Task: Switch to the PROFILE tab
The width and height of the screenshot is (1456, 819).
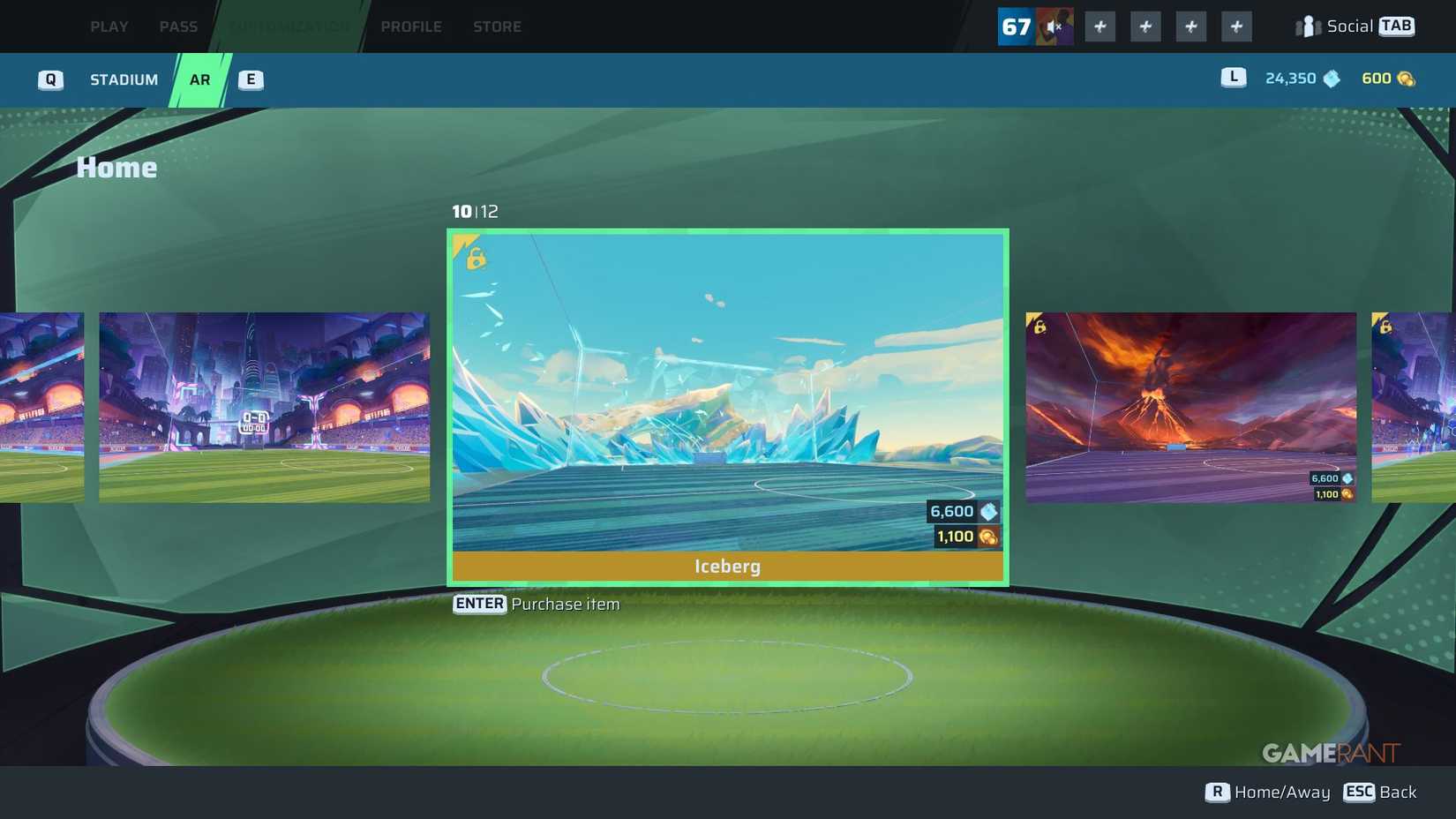Action: tap(411, 26)
